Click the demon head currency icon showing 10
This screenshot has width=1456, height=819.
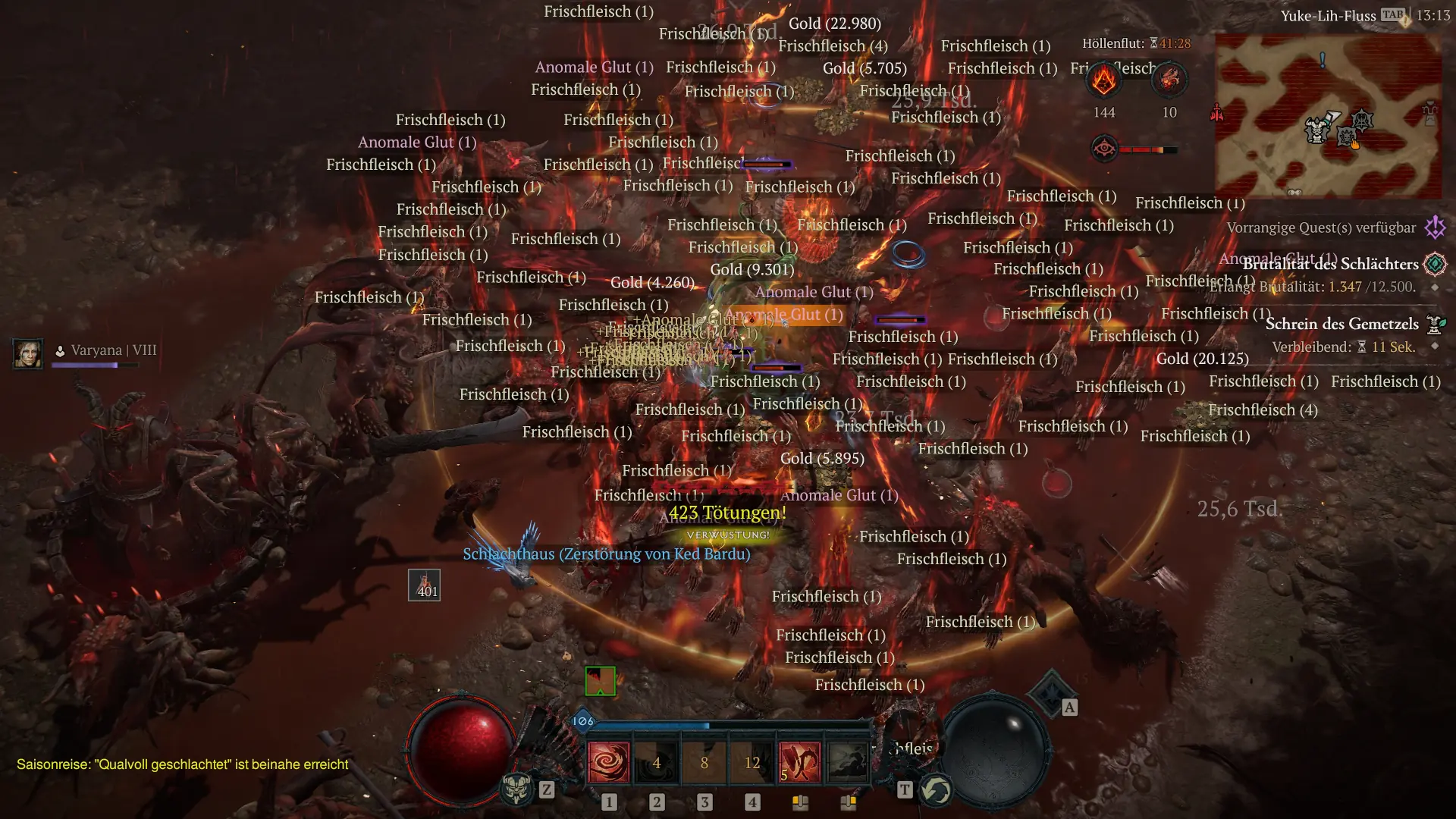coord(1169,79)
